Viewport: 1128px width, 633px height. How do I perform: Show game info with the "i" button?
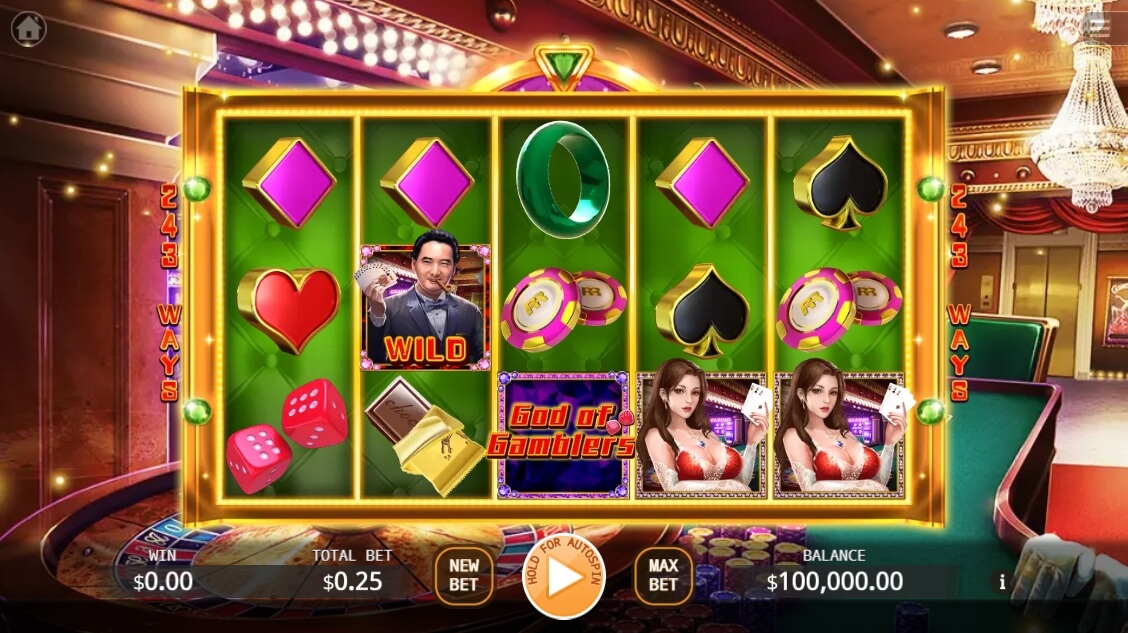pyautogui.click(x=1002, y=582)
